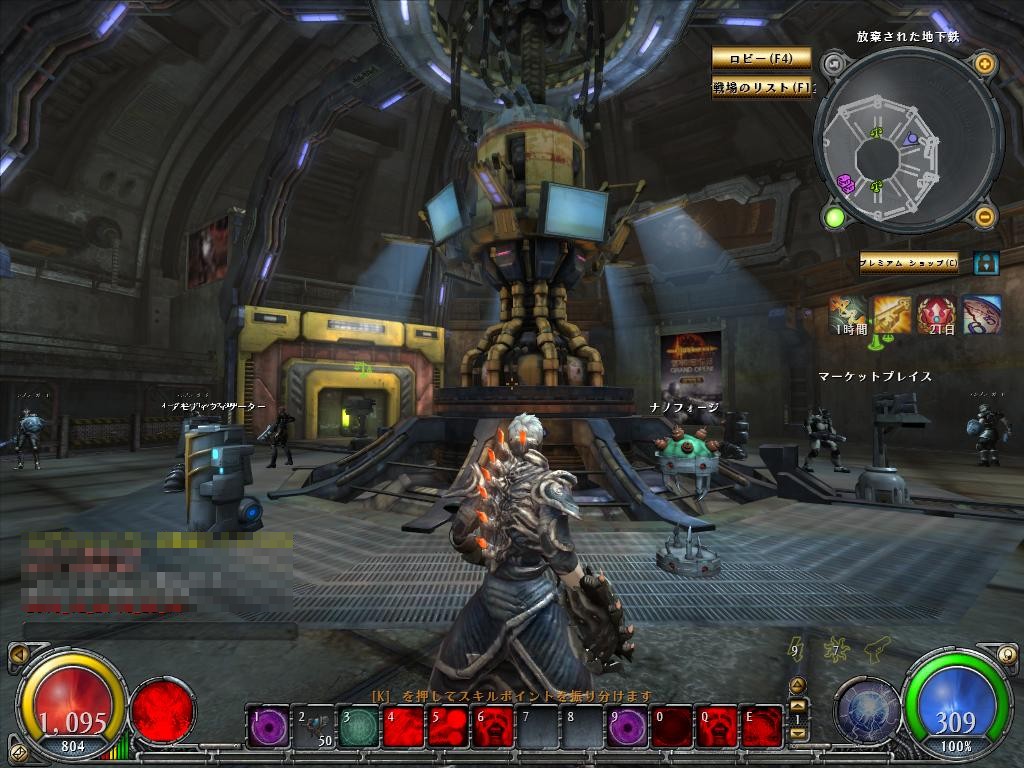Activate the red skill in slot E
This screenshot has width=1024, height=768.
(763, 727)
